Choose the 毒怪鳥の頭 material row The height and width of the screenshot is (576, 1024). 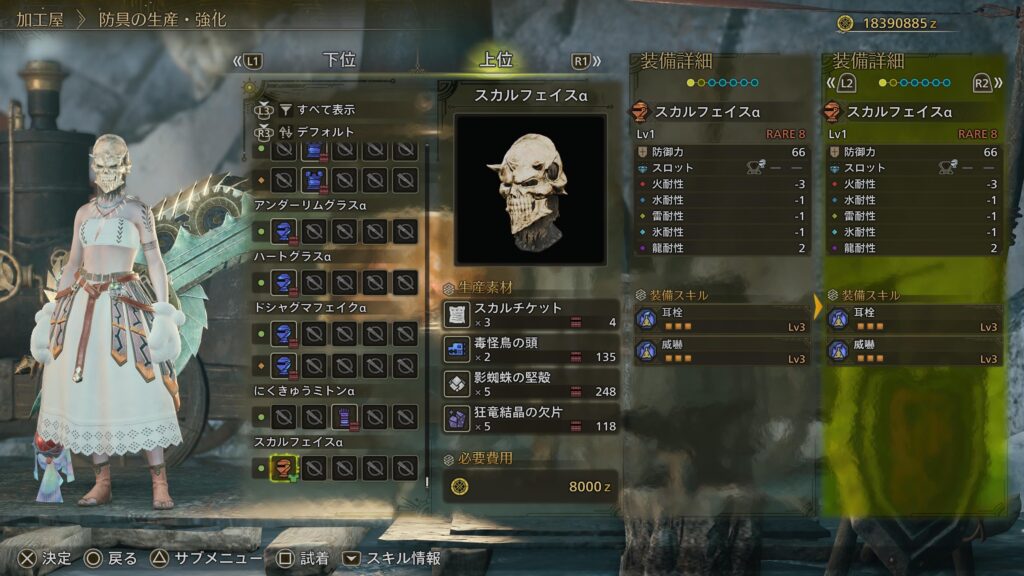(530, 349)
